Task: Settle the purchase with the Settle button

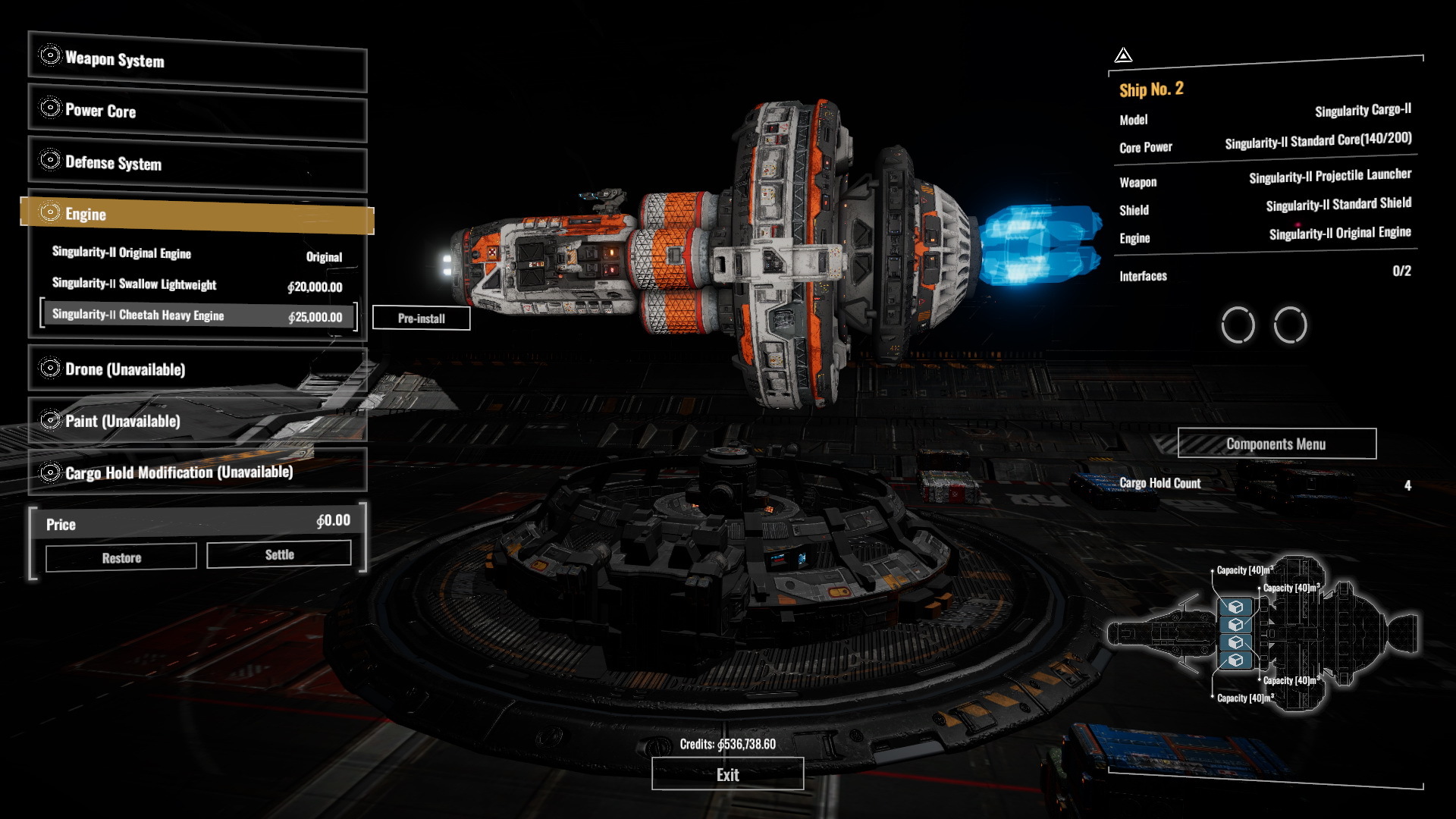Action: [x=279, y=555]
